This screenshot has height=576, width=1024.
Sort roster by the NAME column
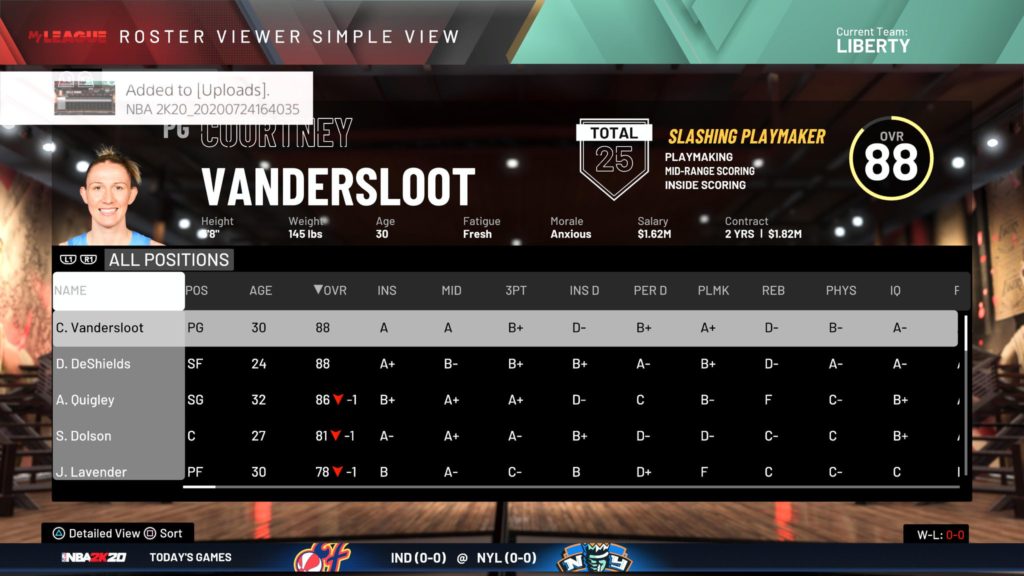click(x=118, y=291)
